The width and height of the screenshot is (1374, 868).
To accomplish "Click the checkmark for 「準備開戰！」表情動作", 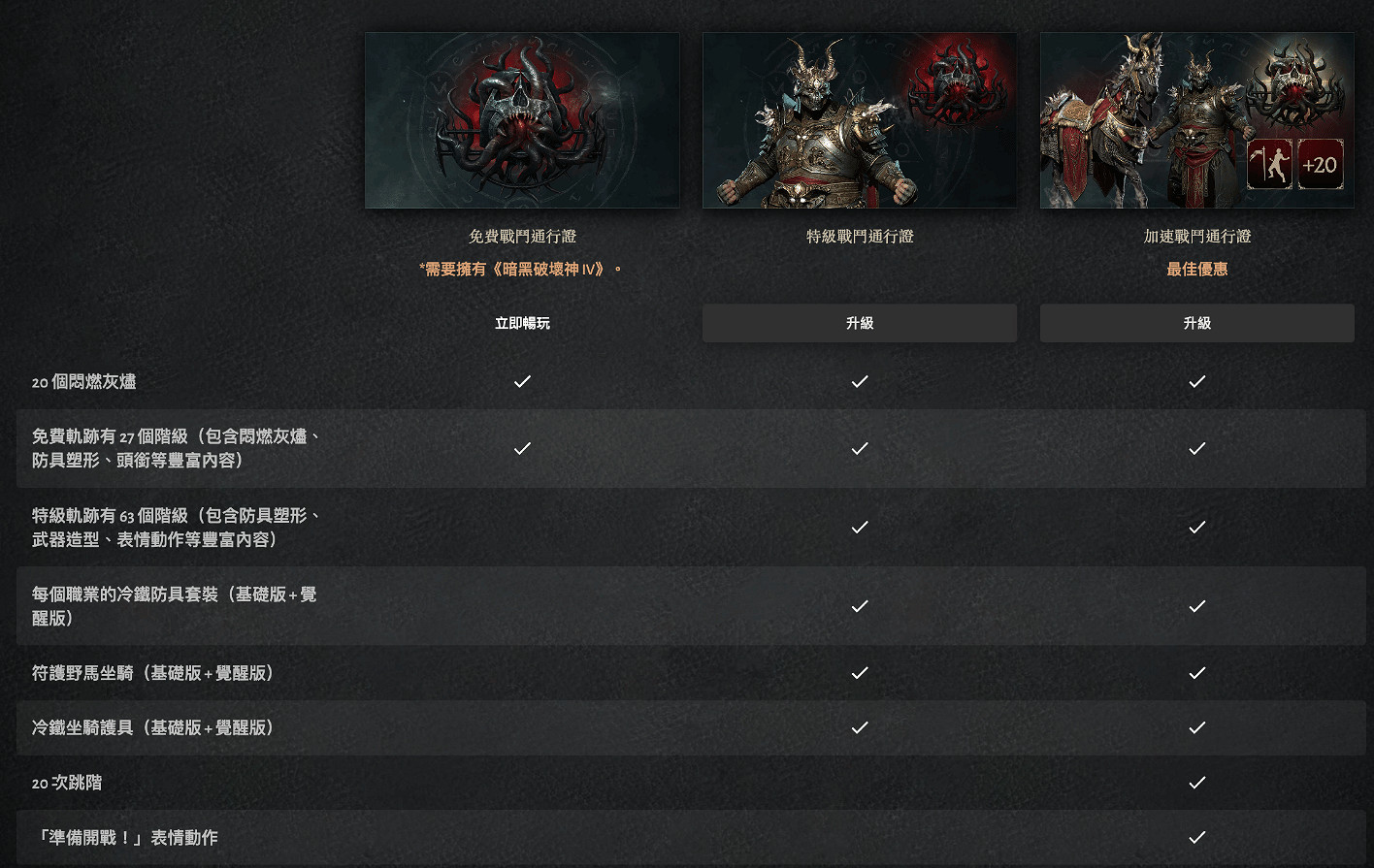I will tap(1196, 837).
